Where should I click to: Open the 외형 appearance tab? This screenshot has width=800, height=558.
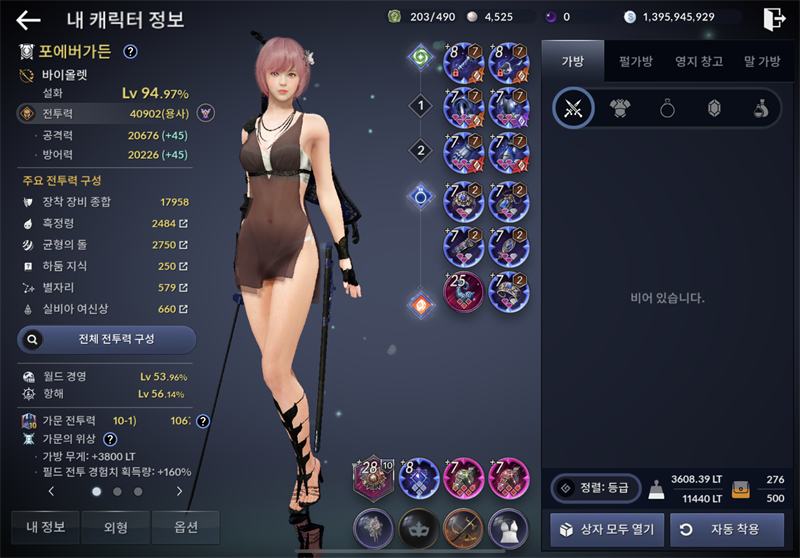(115, 527)
